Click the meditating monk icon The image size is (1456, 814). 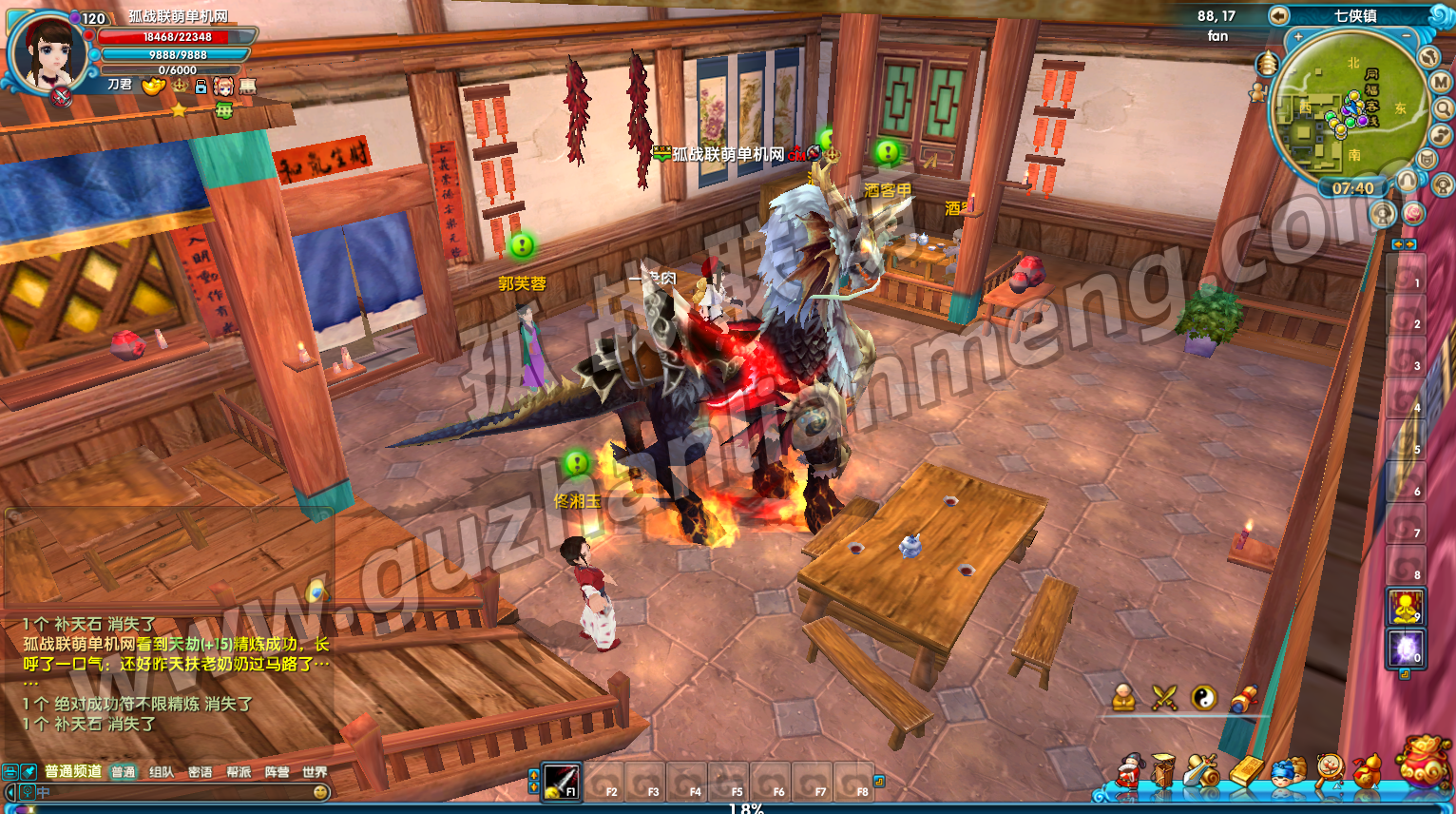click(1124, 698)
